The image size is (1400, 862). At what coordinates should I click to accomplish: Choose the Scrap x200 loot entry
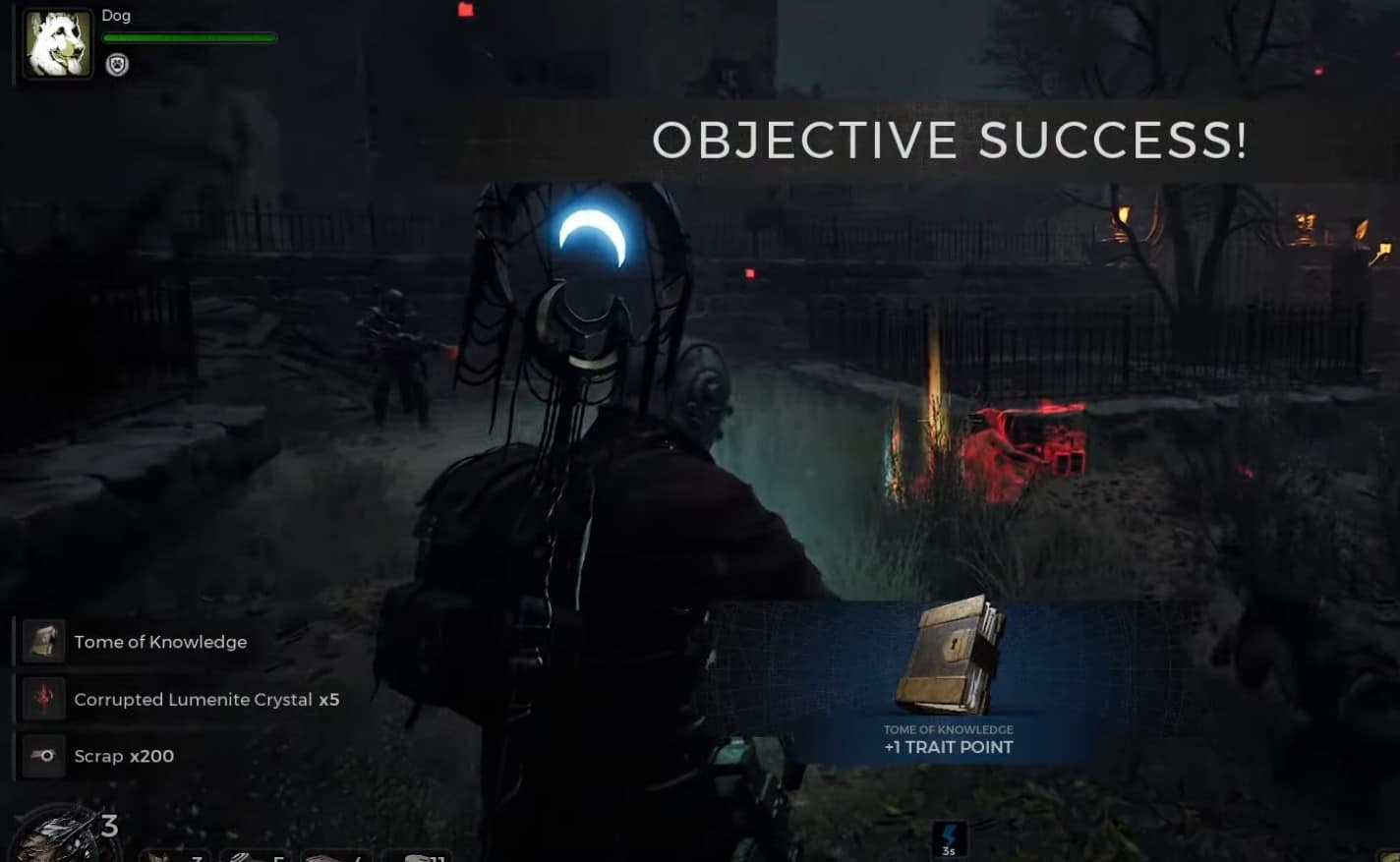(124, 756)
